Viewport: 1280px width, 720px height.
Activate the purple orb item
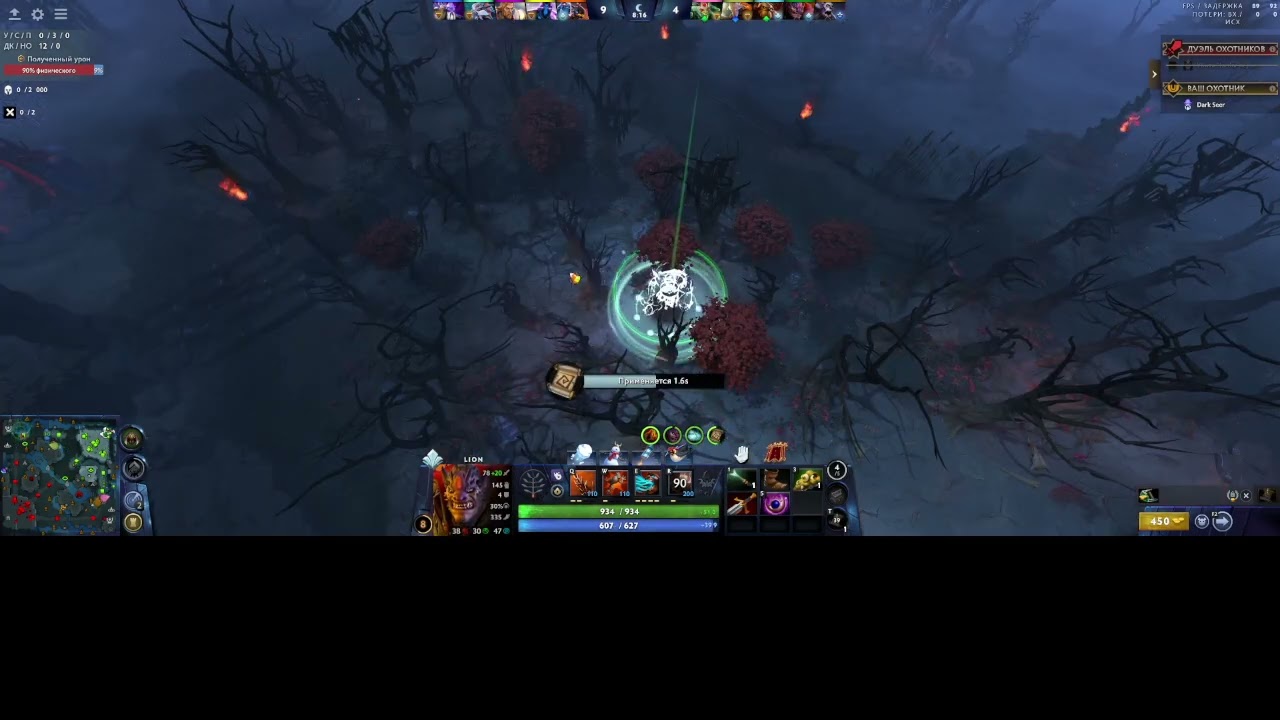(775, 505)
